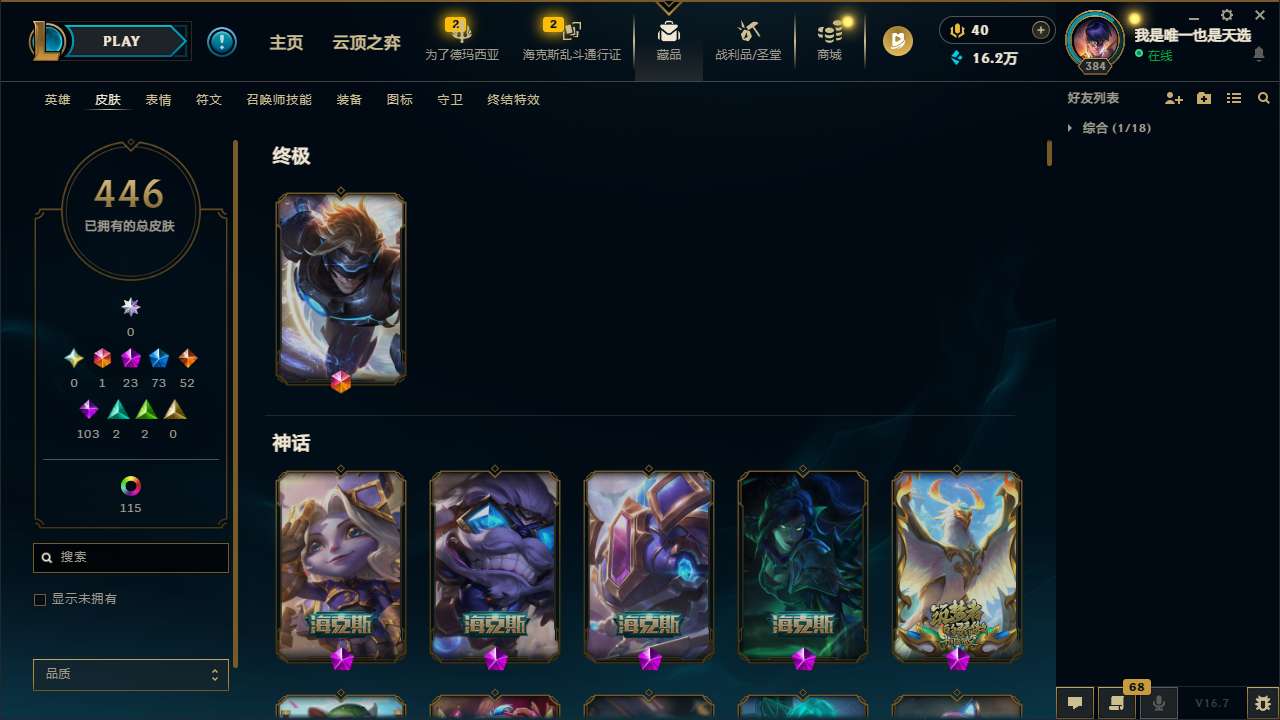
Task: Toggle voice with the speaker icon showing 40
Action: [957, 30]
